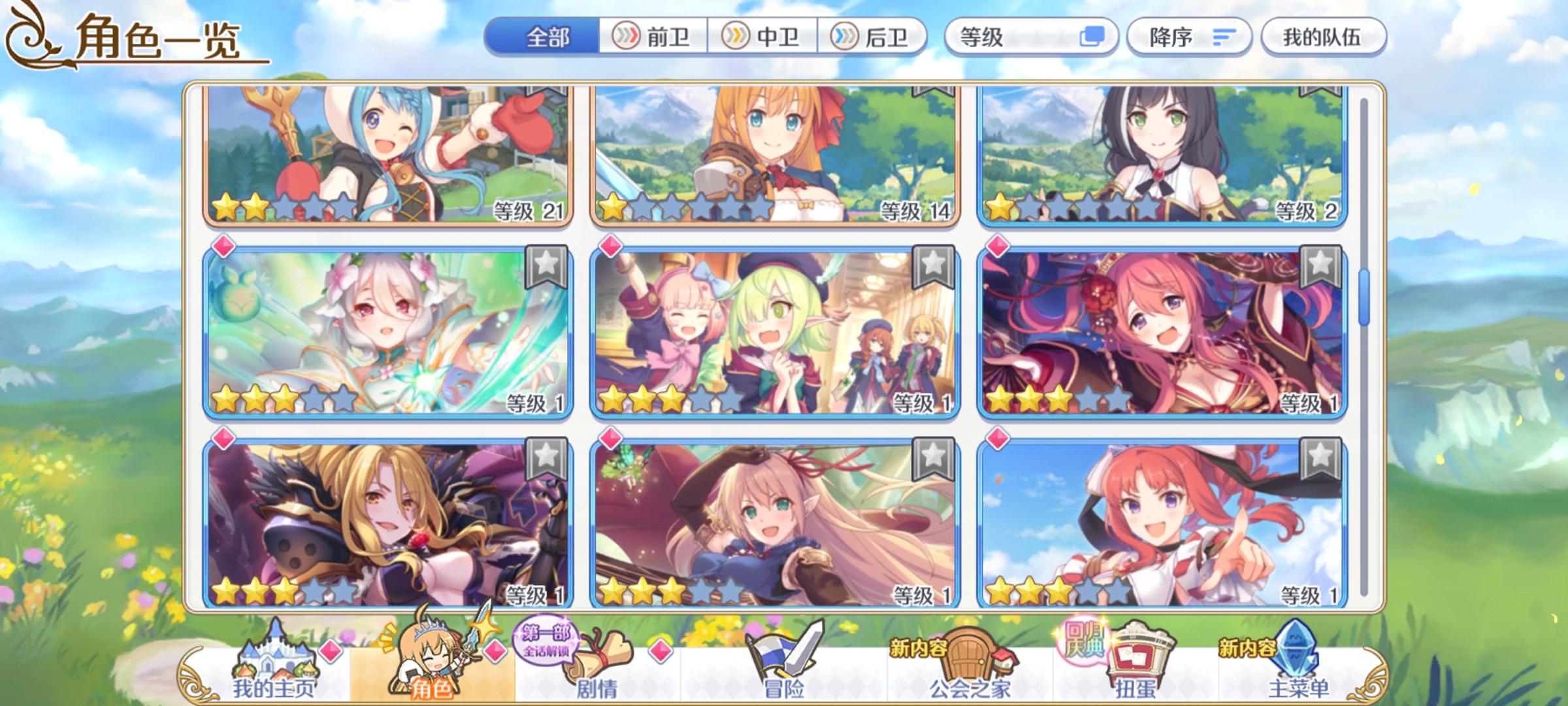Change sorting with the 降序 lines icon
Viewport: 1568px width, 706px height.
tap(1227, 38)
